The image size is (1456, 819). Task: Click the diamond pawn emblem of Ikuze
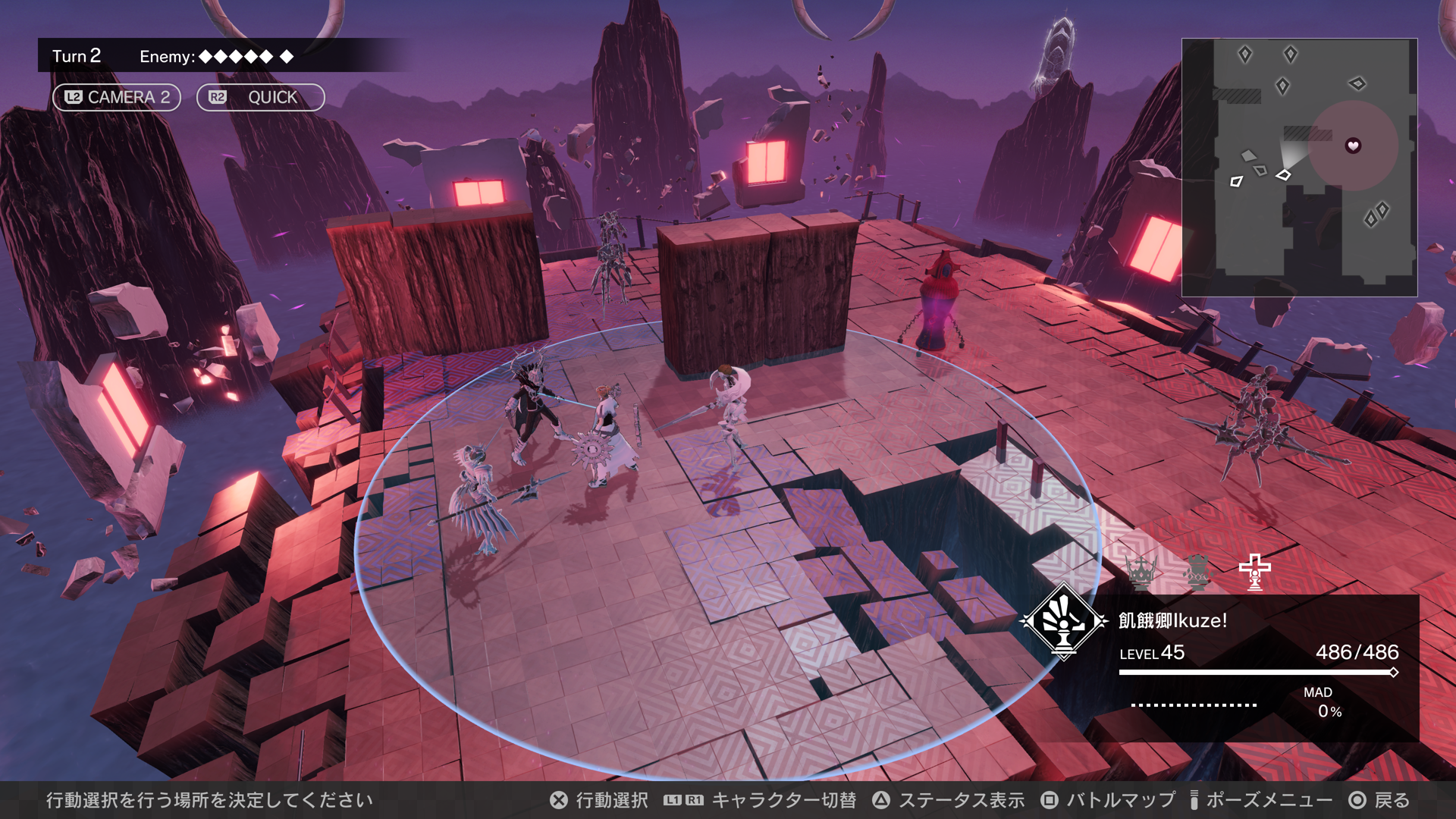click(1063, 621)
